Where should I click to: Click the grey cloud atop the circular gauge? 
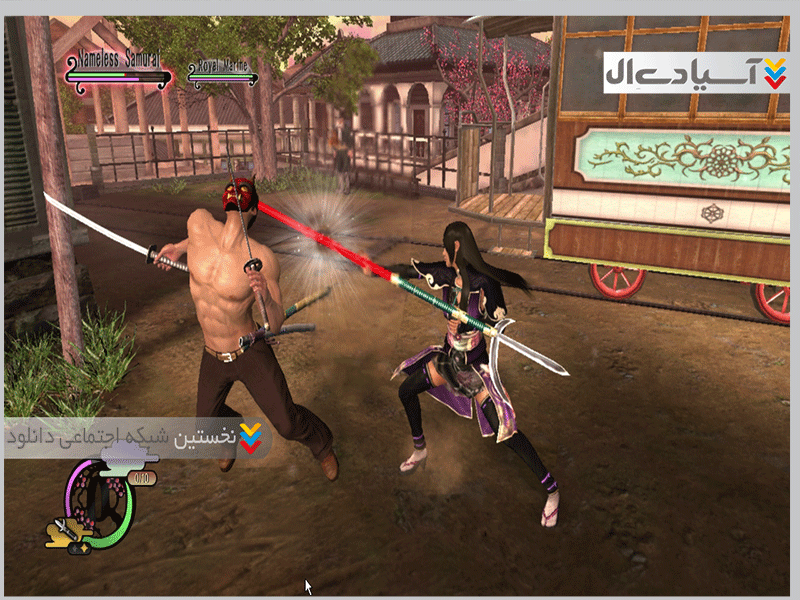pyautogui.click(x=127, y=460)
